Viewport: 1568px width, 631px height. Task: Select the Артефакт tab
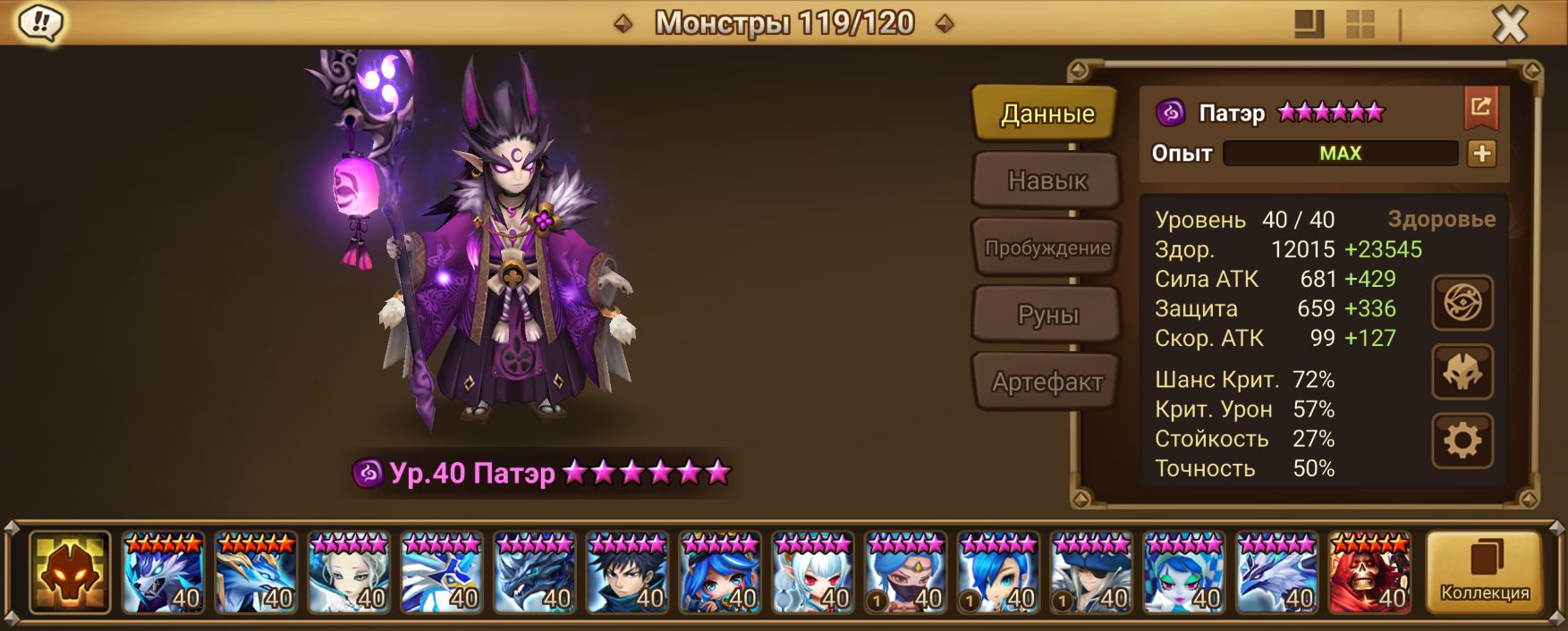click(1047, 382)
